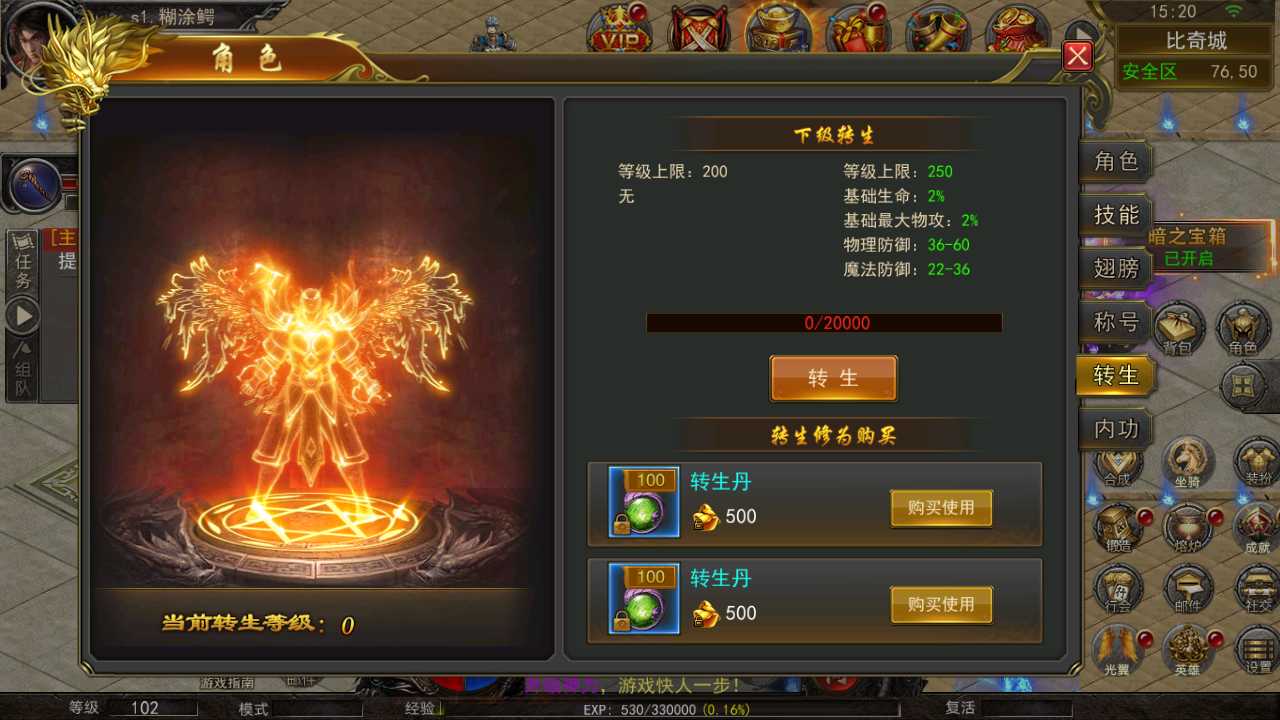Viewport: 1280px width, 720px height.
Task: Open the 锻造 (forge) feature
Action: coord(1118,530)
